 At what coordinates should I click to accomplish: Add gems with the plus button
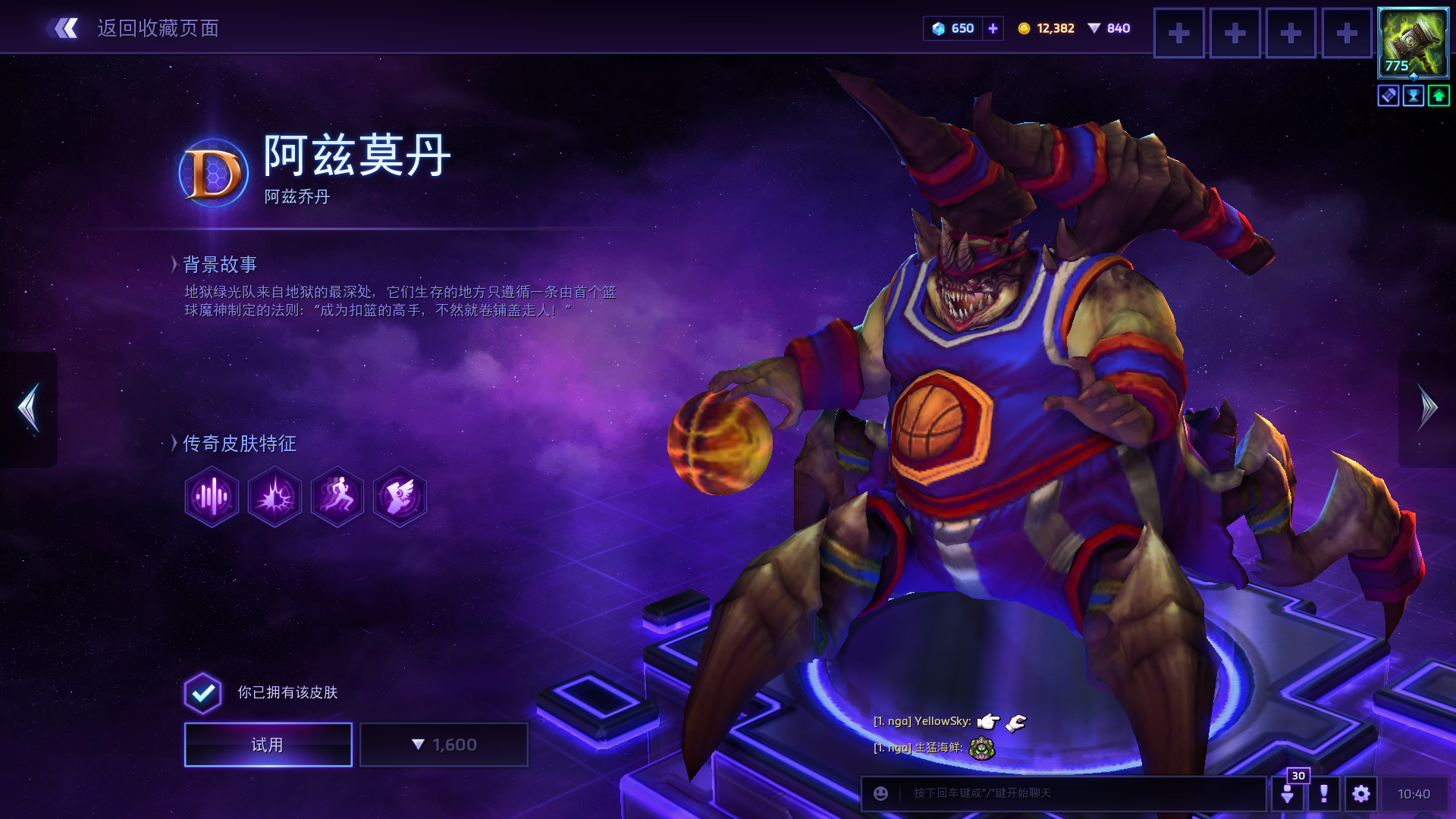coord(993,29)
